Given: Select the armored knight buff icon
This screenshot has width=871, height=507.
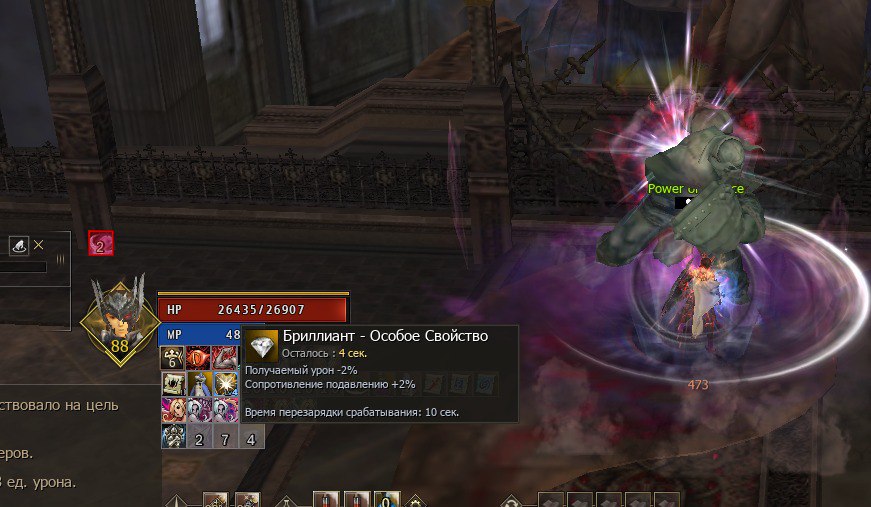Looking at the screenshot, I should click(173, 436).
